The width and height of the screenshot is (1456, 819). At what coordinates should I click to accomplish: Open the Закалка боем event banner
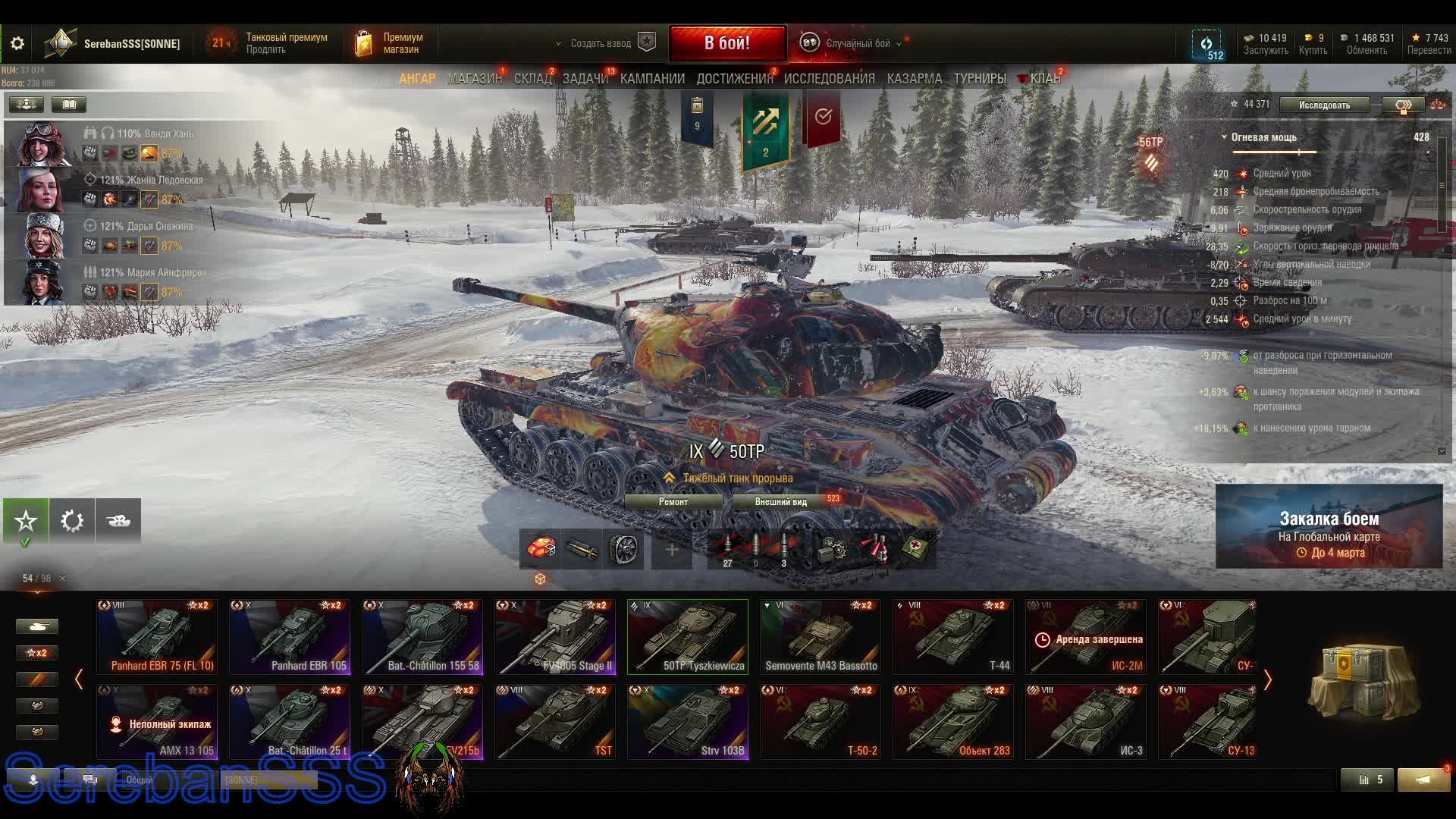tap(1329, 526)
